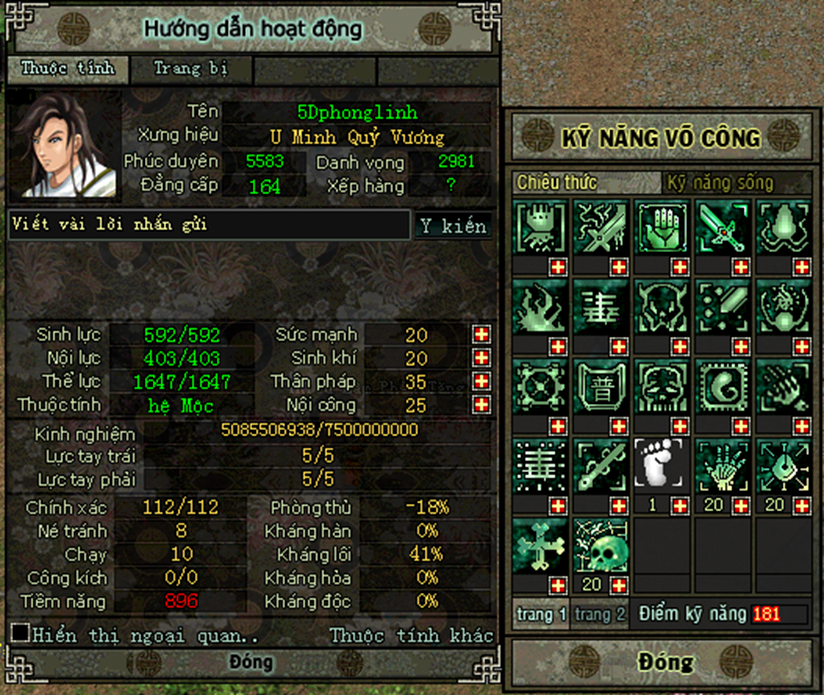Close the character attributes panel with Đóng
The height and width of the screenshot is (695, 824).
[x=250, y=663]
